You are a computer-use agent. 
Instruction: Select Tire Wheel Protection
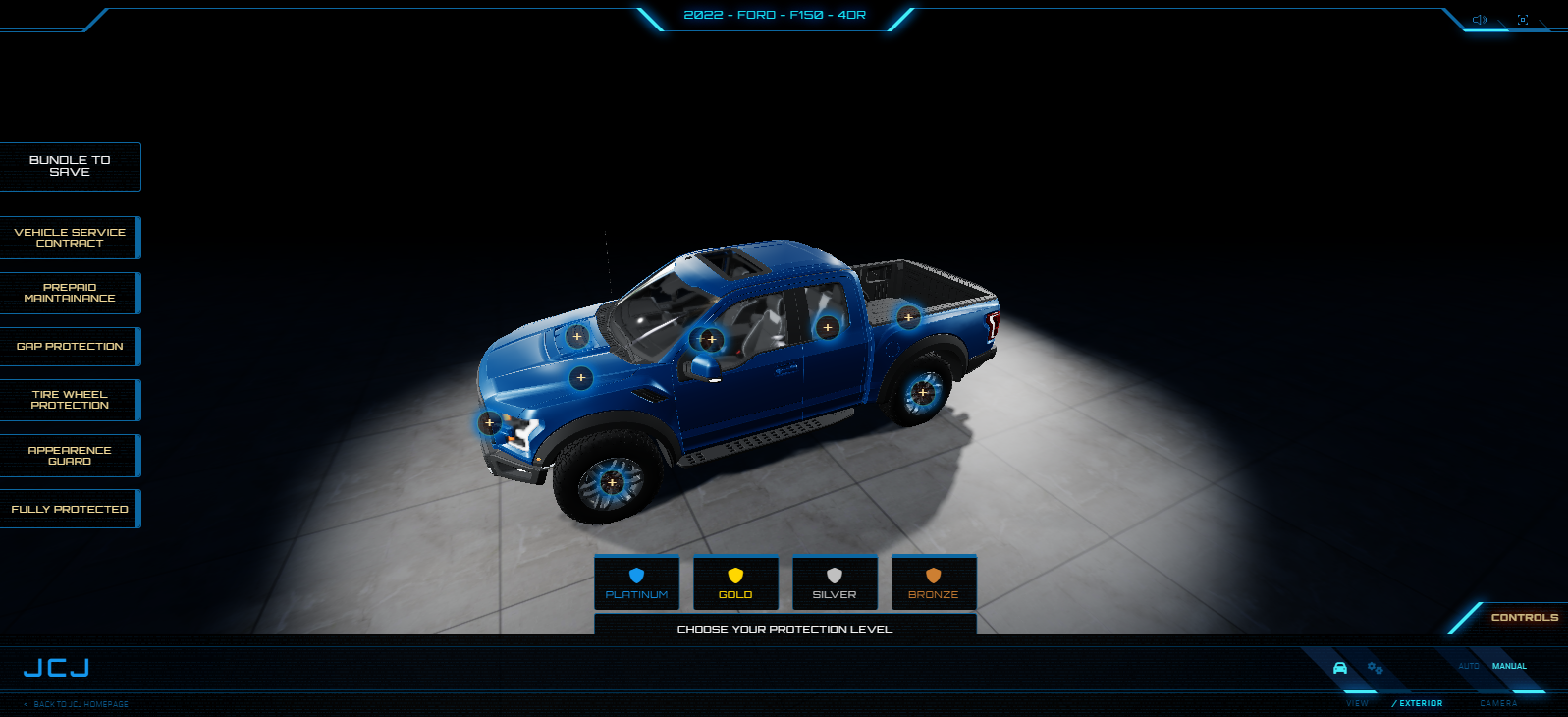[70, 400]
